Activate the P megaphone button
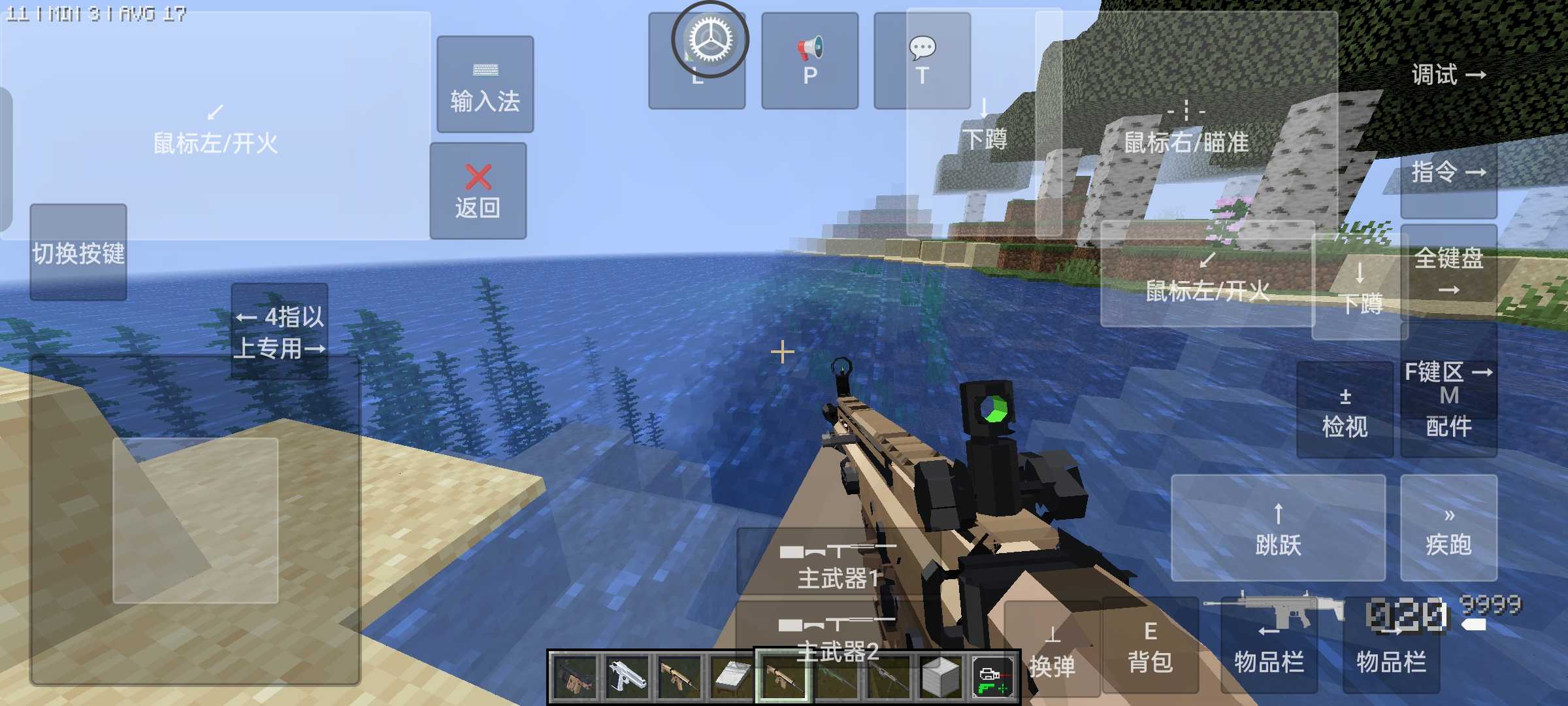Screen dimensions: 1568x706 pos(809,60)
